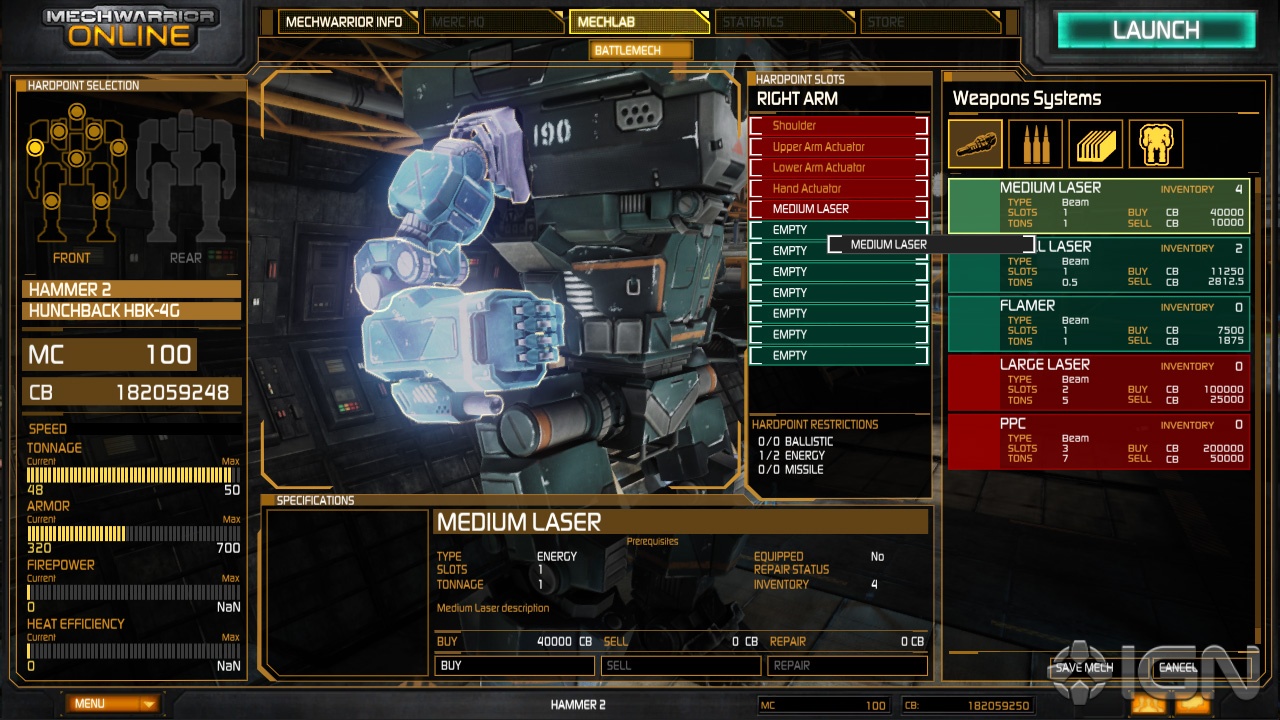Switch to the MechWarrior Info tab

click(344, 22)
